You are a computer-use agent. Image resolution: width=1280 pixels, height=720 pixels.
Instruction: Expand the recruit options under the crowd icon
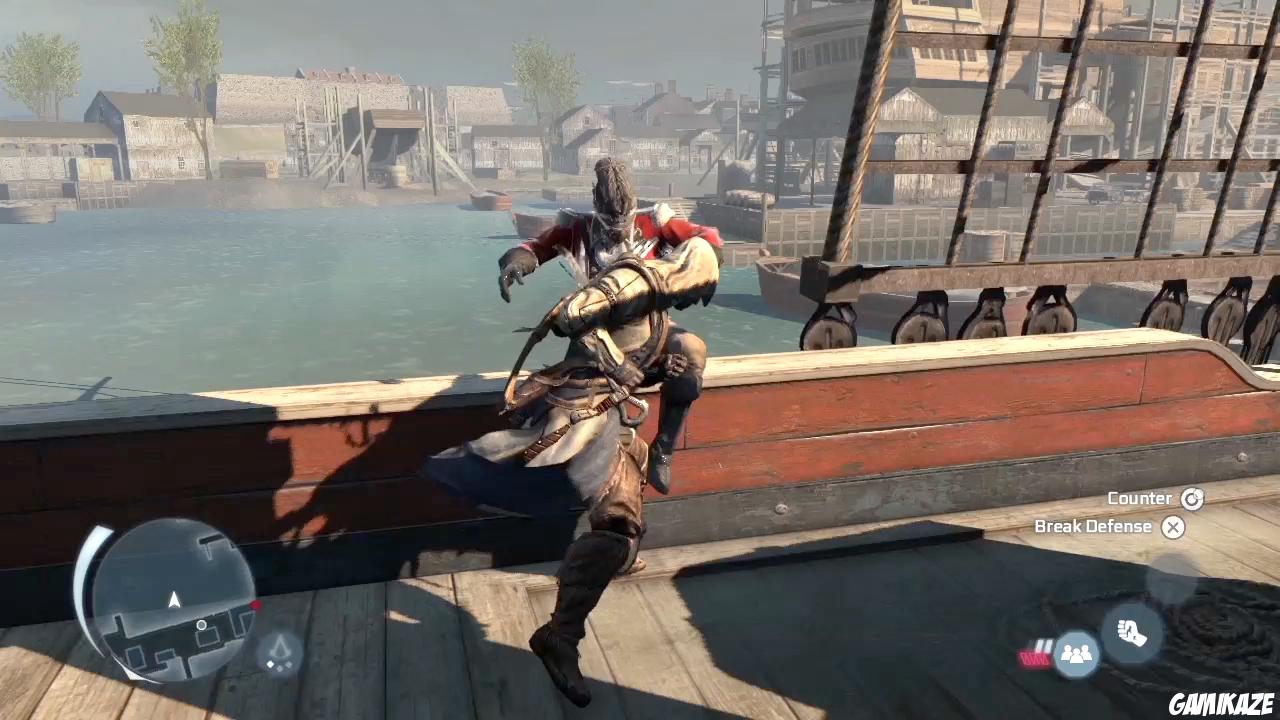click(x=1076, y=654)
